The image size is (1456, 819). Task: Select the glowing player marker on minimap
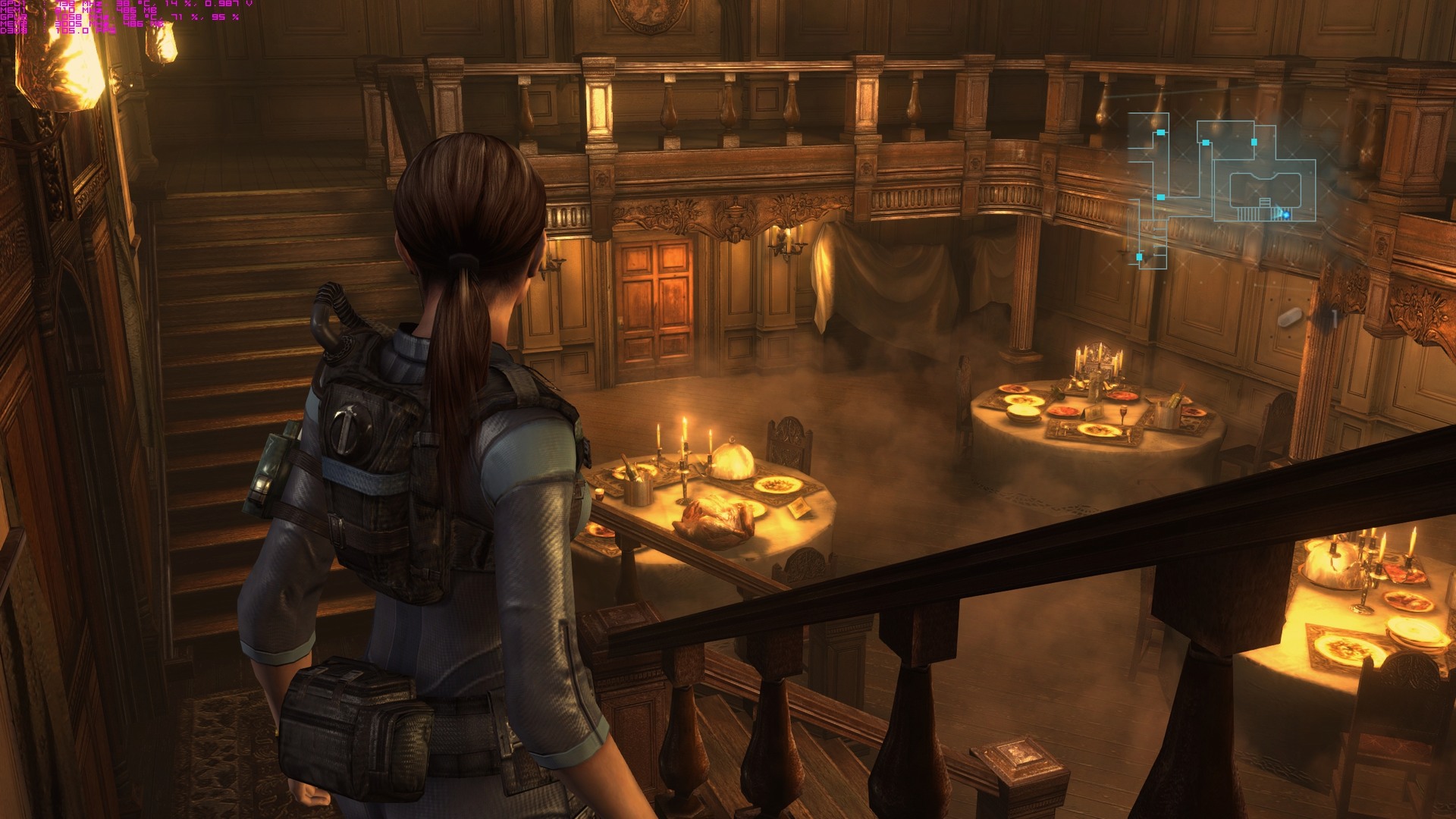tap(1286, 215)
